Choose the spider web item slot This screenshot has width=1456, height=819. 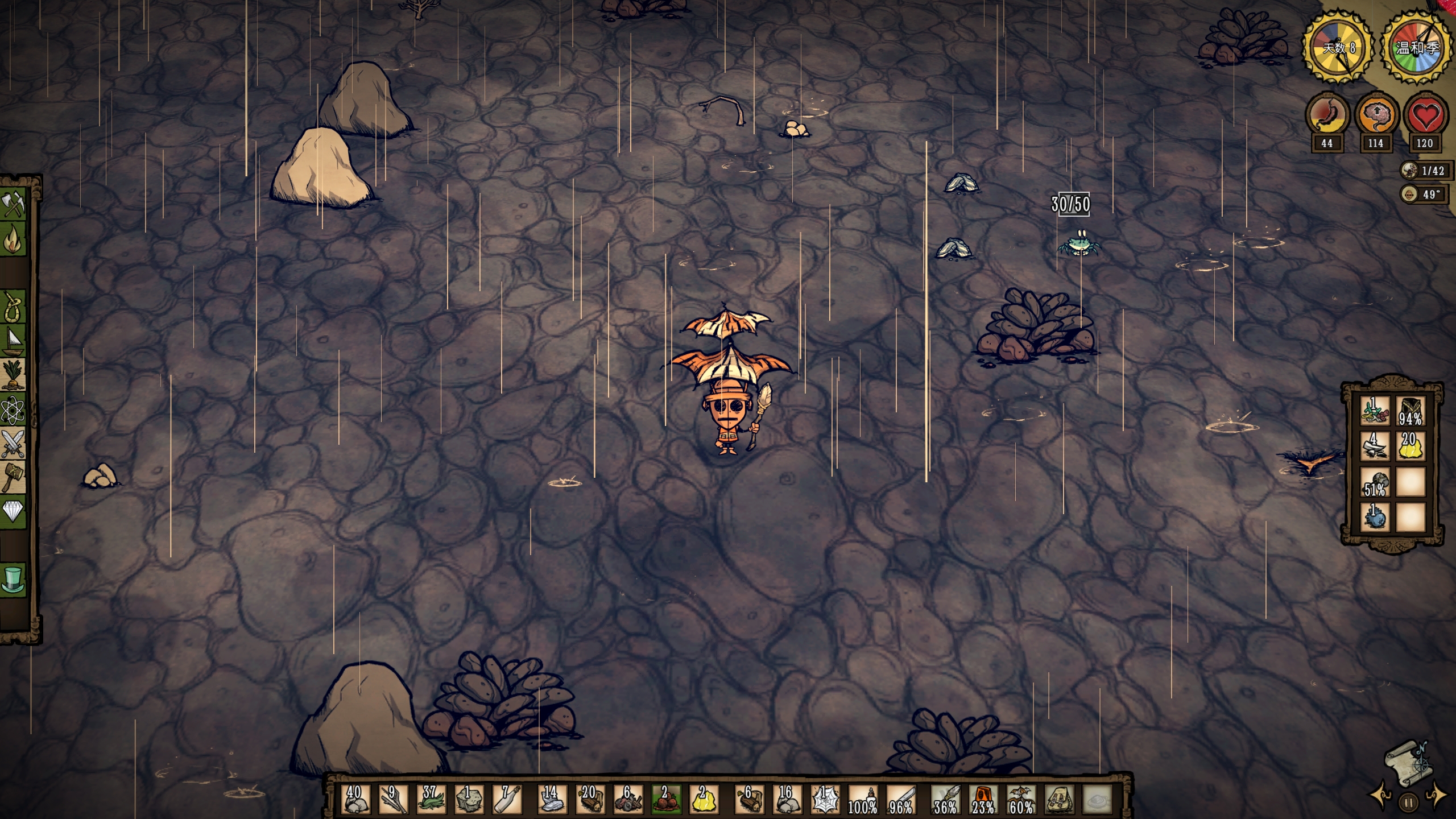(x=824, y=799)
